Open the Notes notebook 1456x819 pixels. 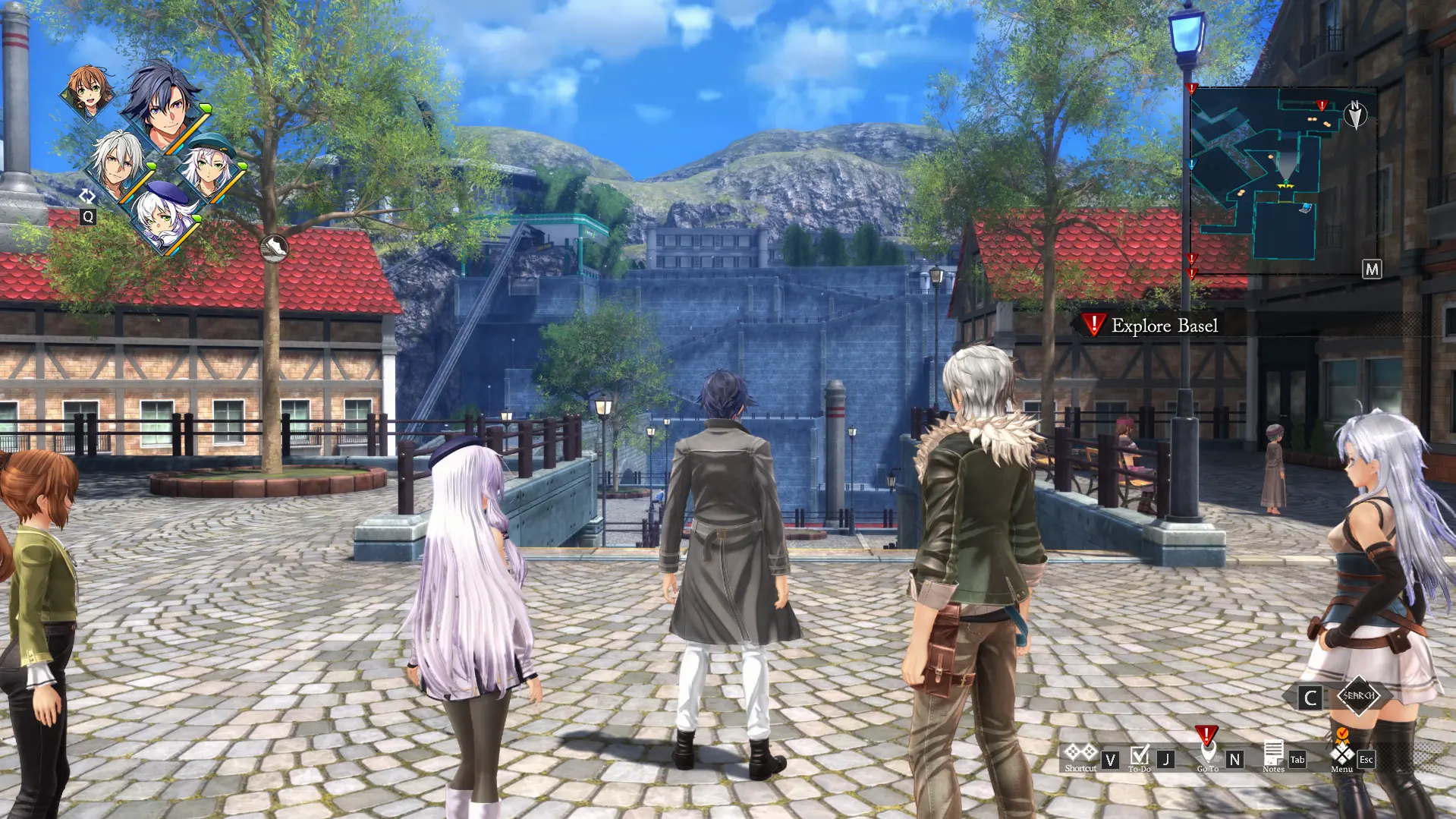pyautogui.click(x=1273, y=754)
